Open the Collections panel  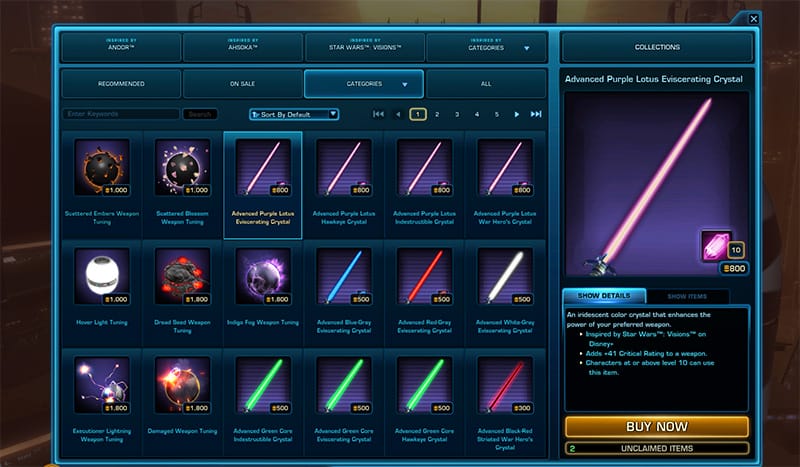tap(657, 47)
